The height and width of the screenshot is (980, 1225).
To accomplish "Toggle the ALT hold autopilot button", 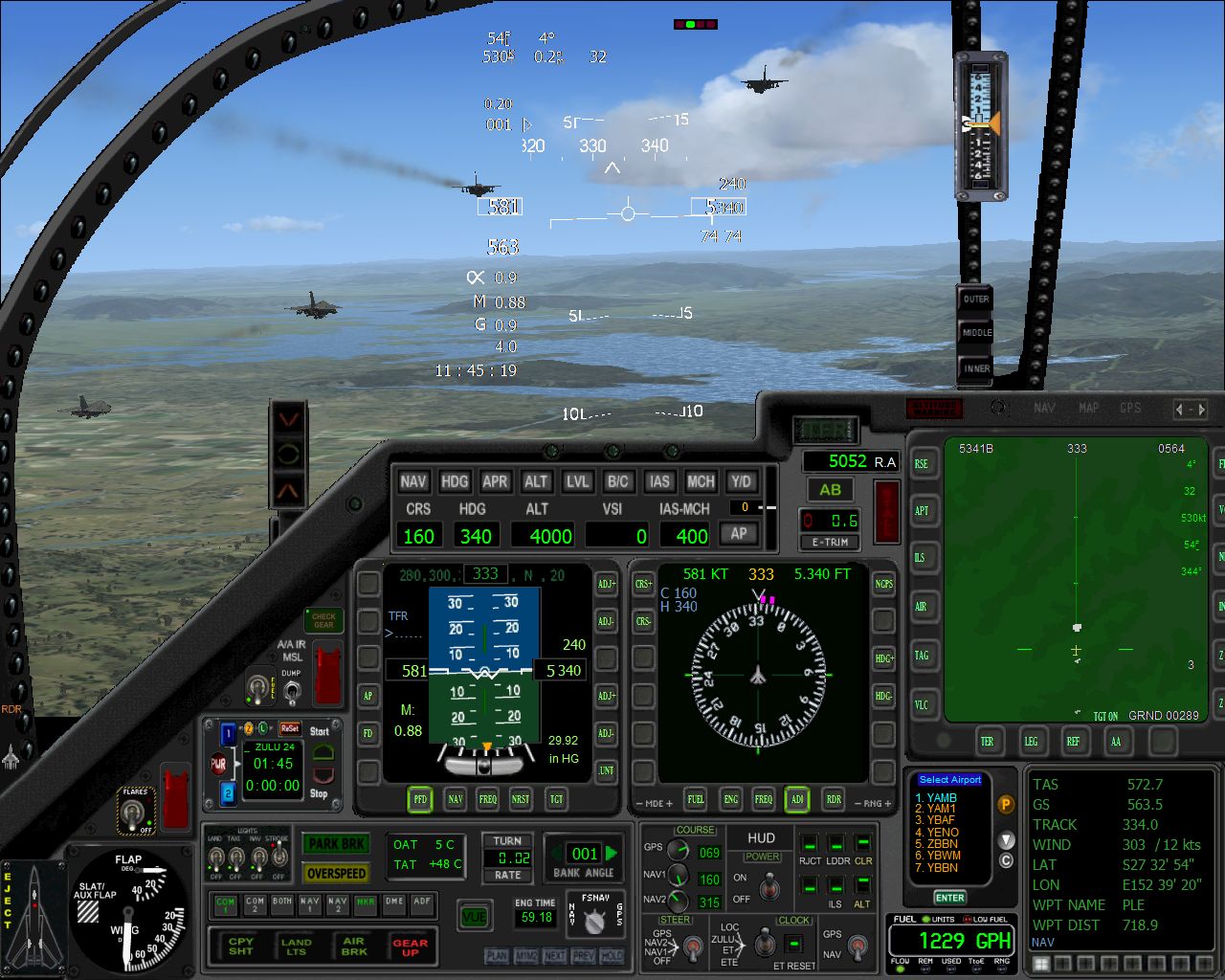I will coord(536,481).
